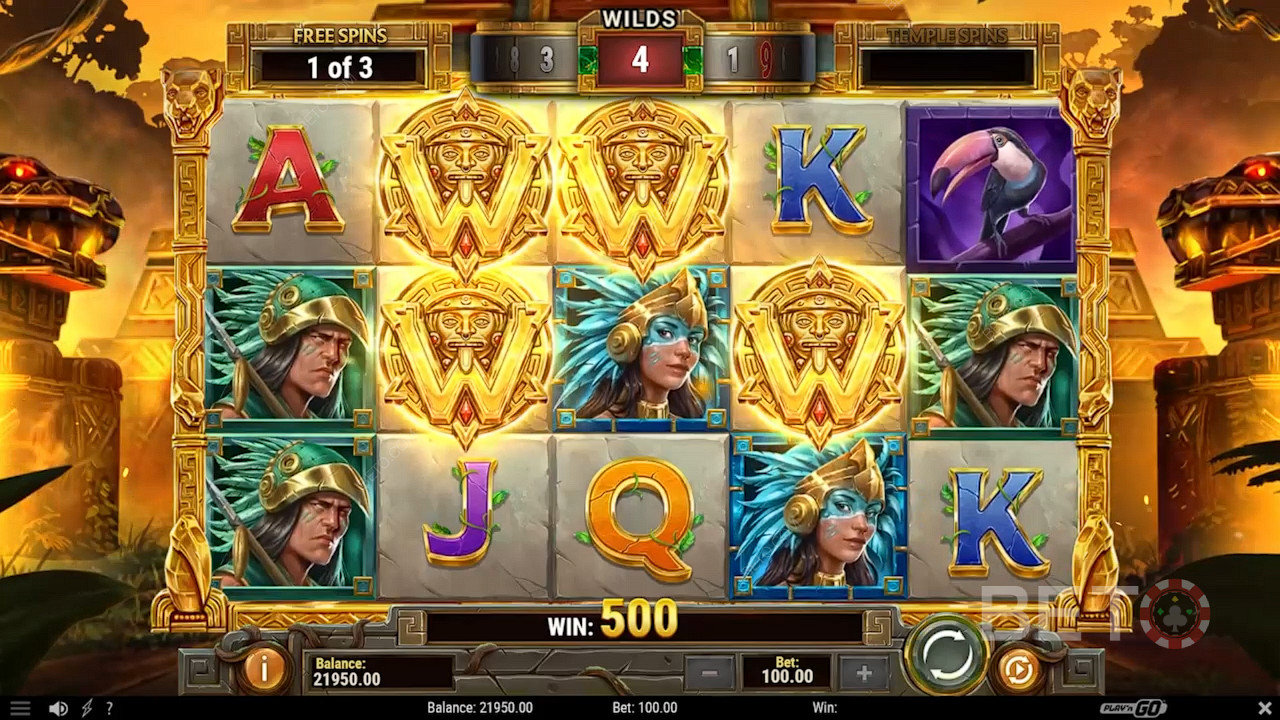
Task: Increase the bet with the plus button
Action: [x=863, y=673]
